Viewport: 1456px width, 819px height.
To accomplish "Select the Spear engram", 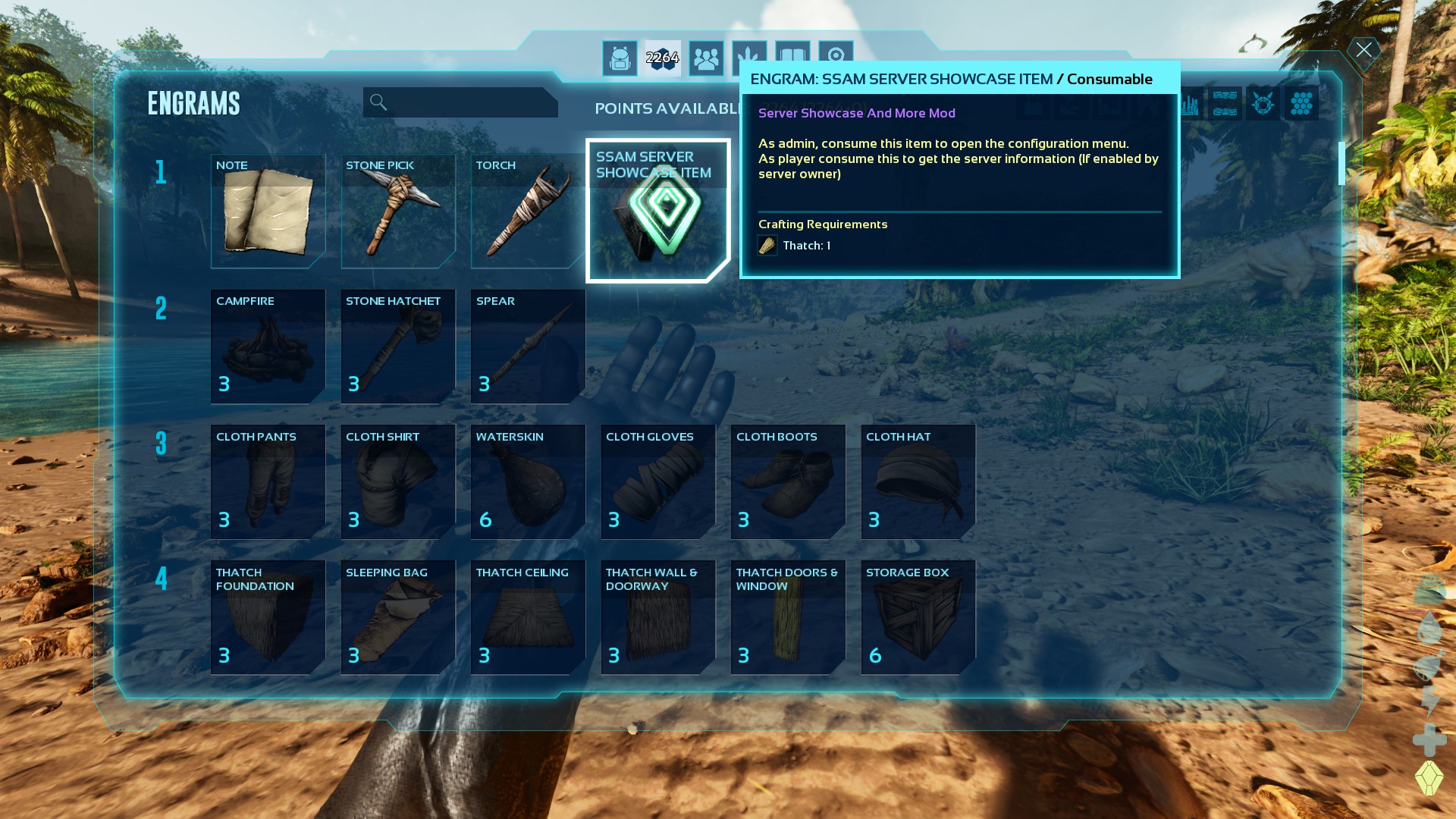I will tap(528, 347).
